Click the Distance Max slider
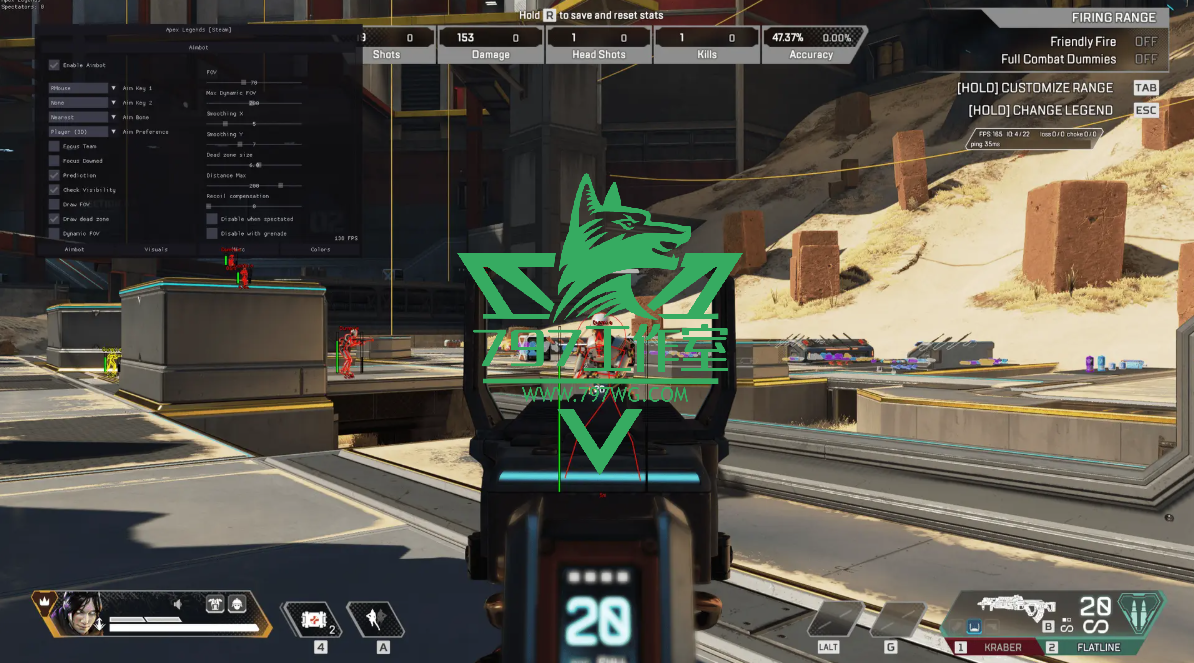The height and width of the screenshot is (663, 1194). (254, 186)
